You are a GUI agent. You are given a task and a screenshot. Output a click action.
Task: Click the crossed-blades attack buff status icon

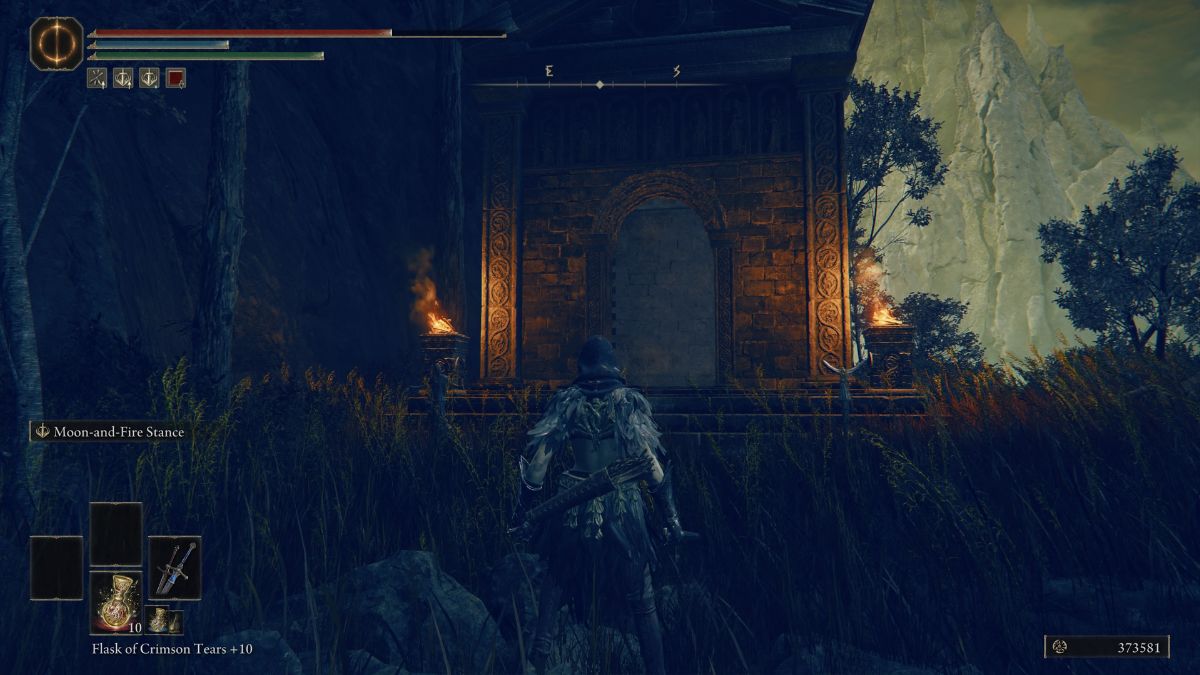[97, 78]
